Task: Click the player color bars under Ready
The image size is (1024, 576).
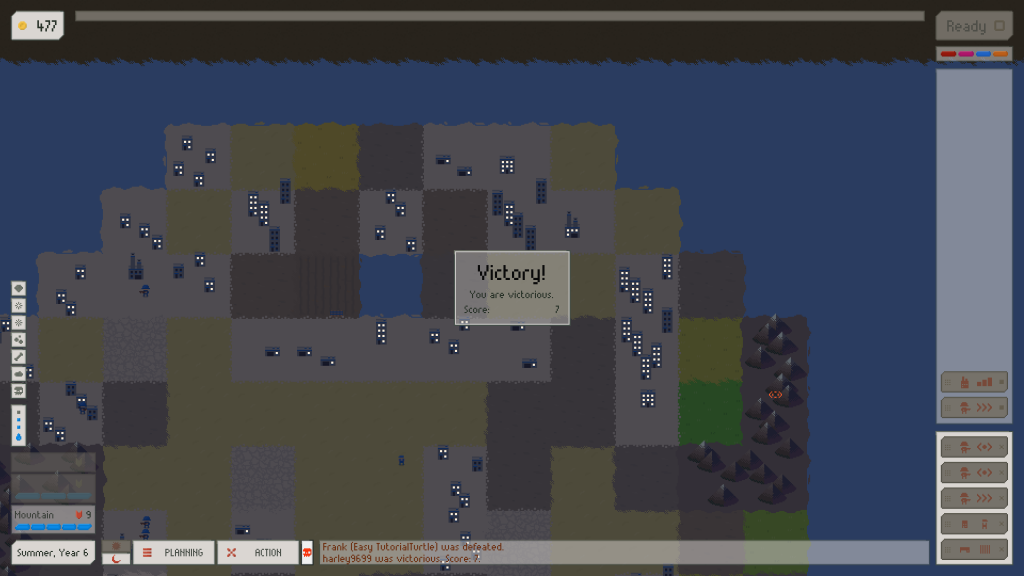Action: (973, 54)
